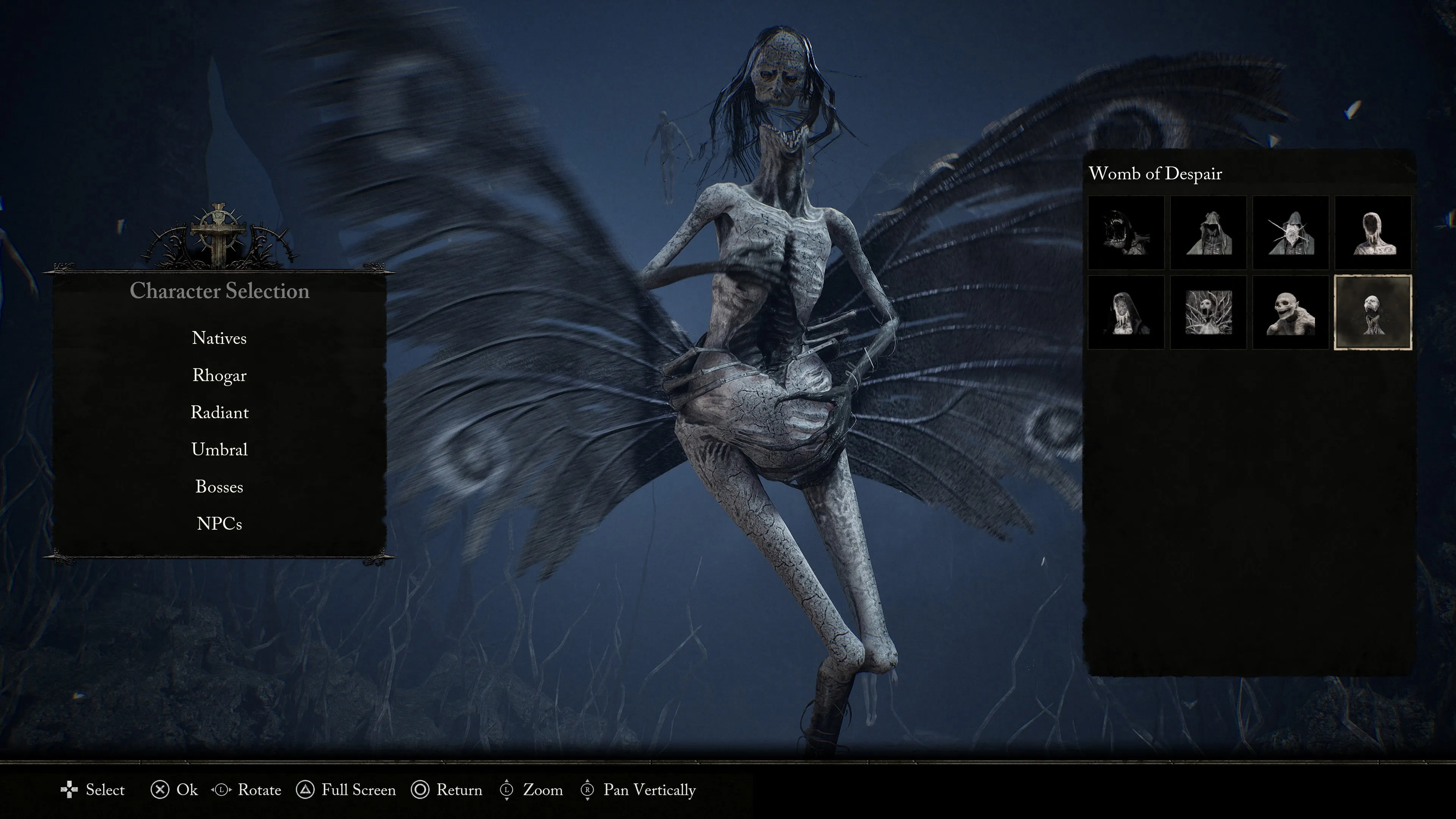This screenshot has height=819, width=1456.
Task: Switch to the Umbral character list
Action: pyautogui.click(x=219, y=449)
